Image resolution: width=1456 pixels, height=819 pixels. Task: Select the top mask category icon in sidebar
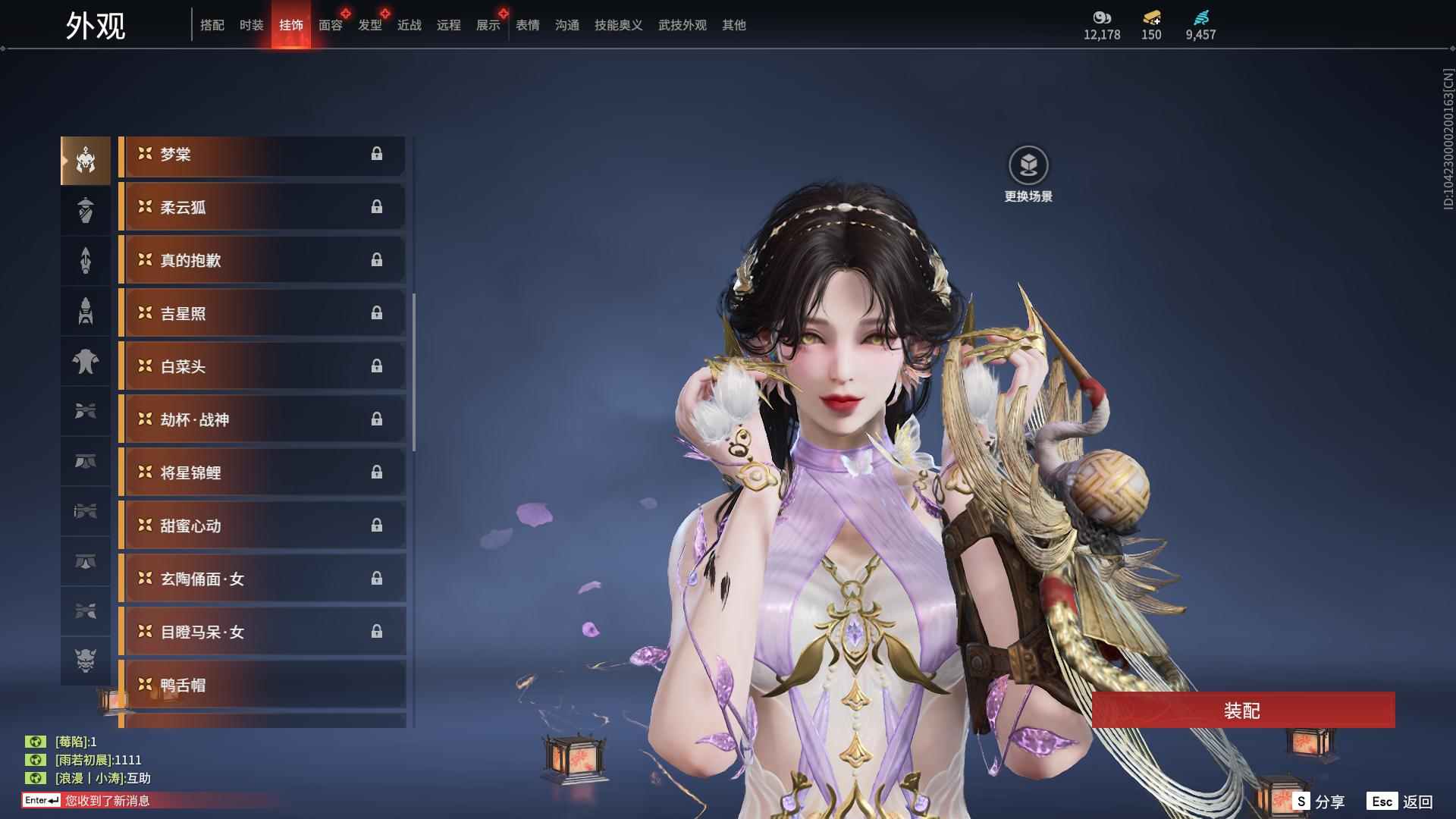(x=85, y=159)
